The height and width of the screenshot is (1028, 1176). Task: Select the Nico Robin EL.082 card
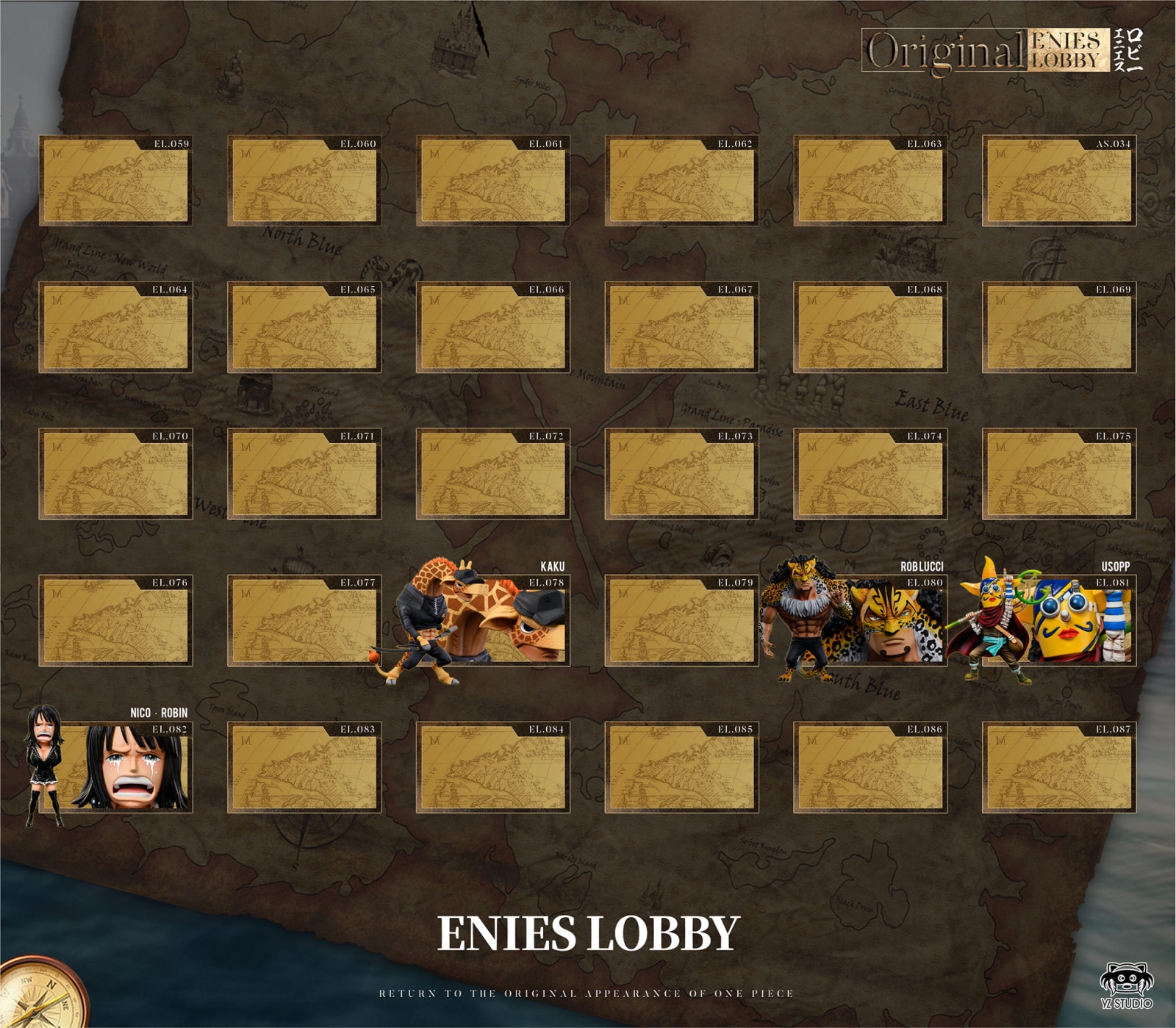point(115,766)
